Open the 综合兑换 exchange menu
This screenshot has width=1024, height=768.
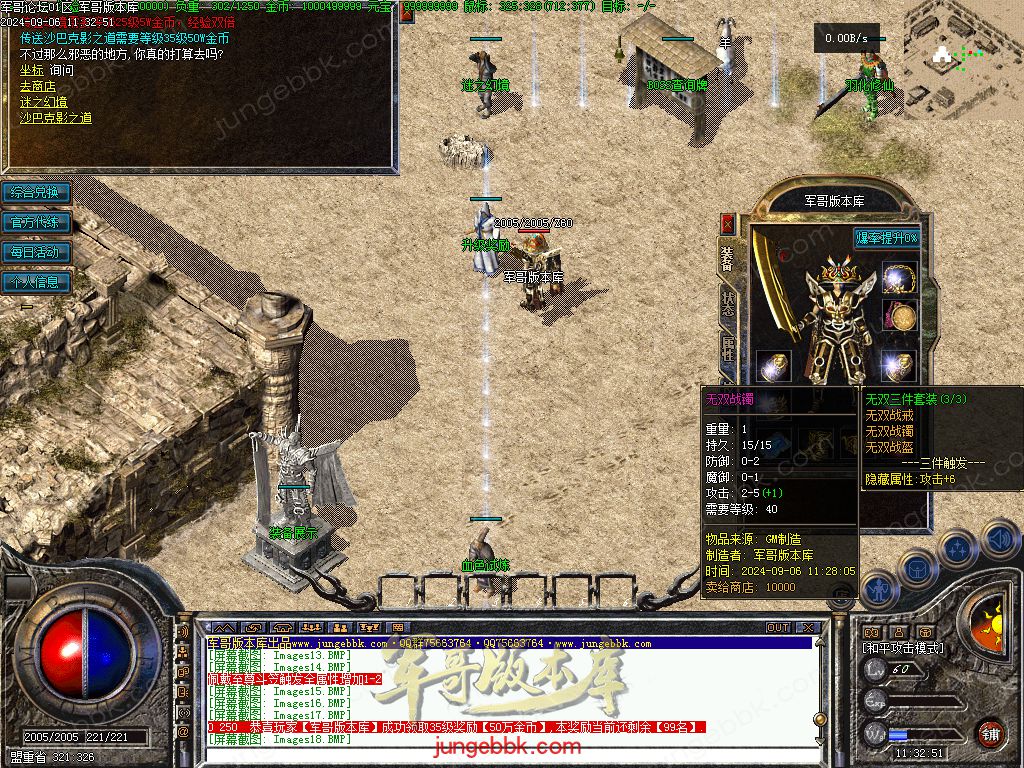coord(36,192)
